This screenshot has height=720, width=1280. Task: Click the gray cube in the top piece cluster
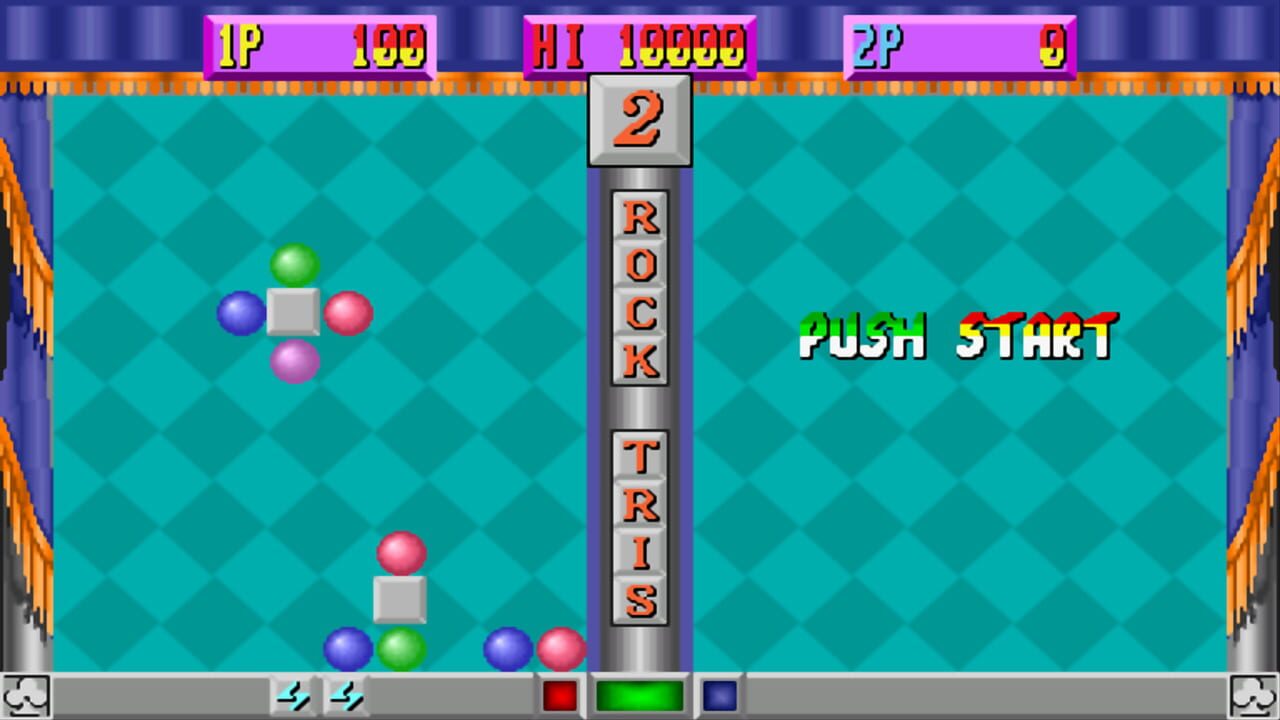[293, 313]
